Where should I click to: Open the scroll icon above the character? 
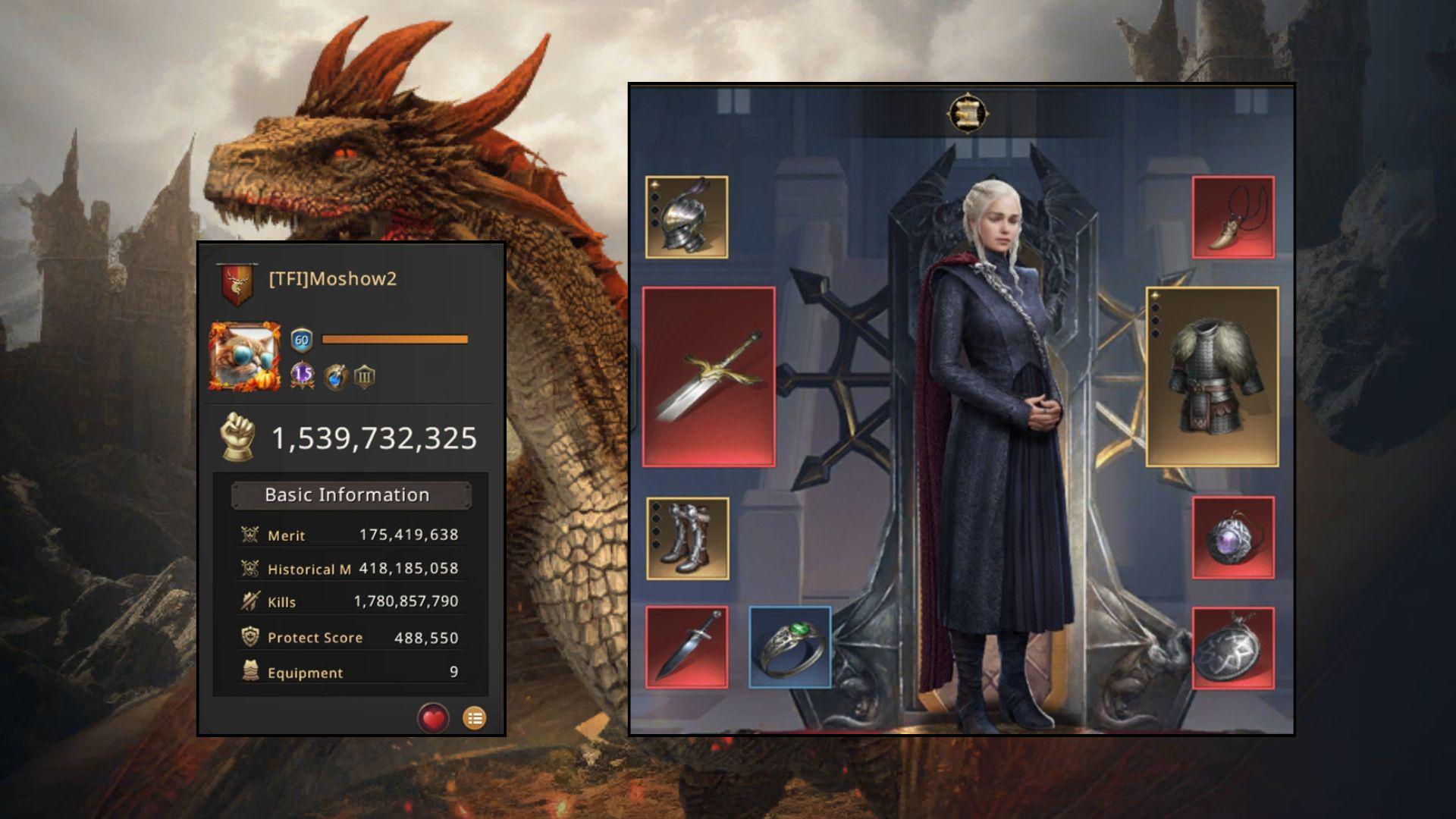967,114
